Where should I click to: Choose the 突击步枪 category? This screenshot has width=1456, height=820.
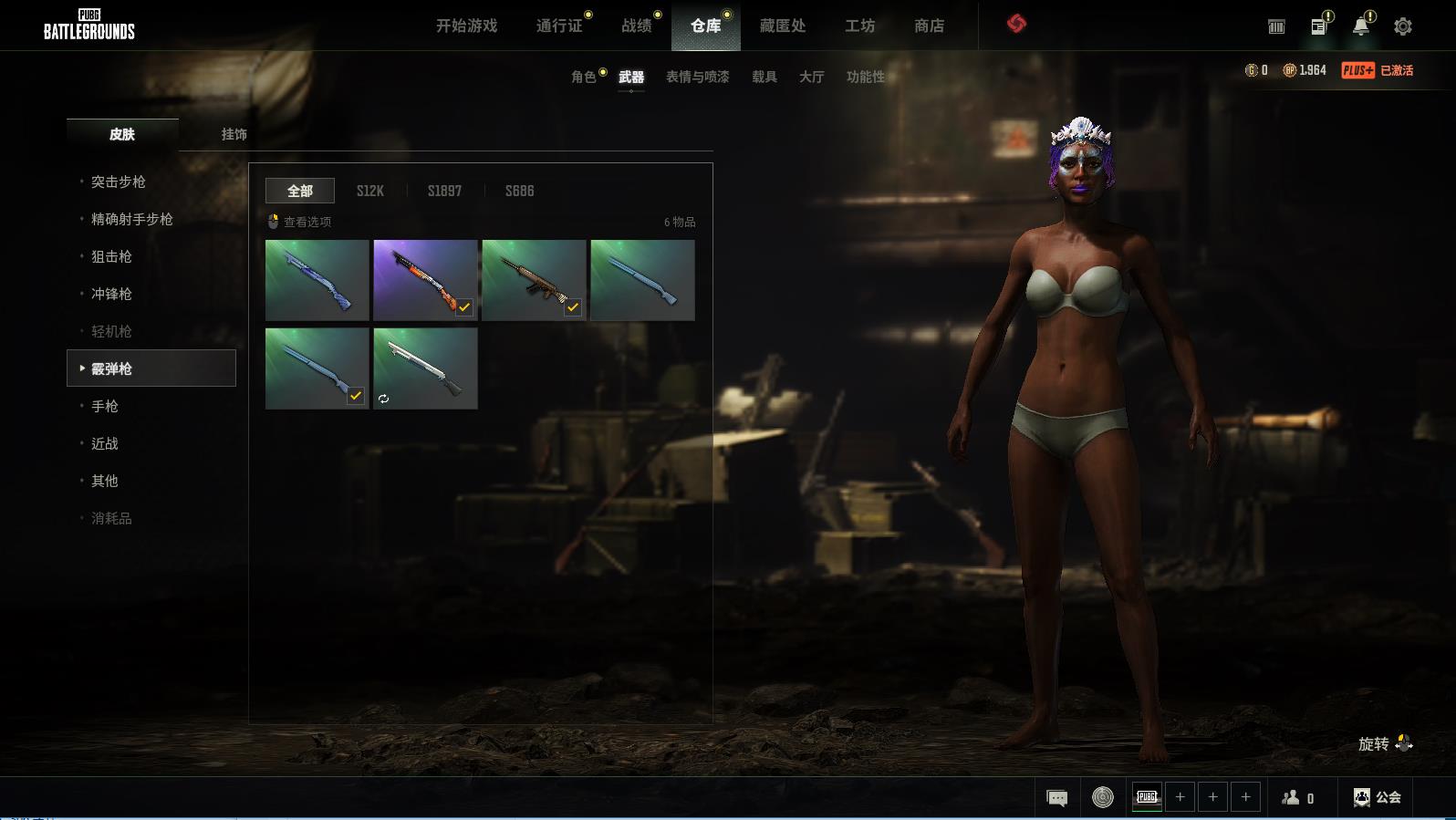119,182
